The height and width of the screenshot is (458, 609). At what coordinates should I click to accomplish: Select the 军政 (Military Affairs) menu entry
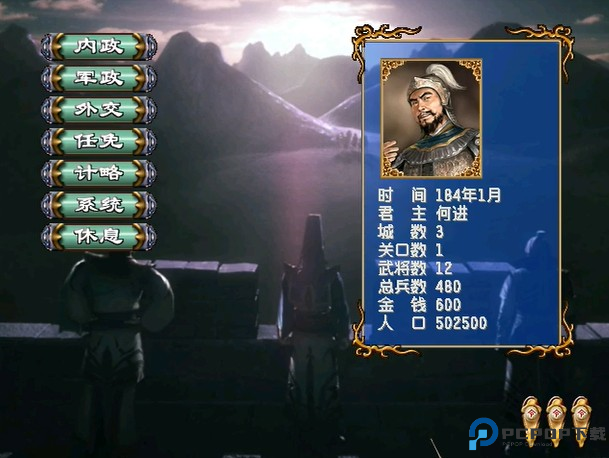(x=99, y=77)
